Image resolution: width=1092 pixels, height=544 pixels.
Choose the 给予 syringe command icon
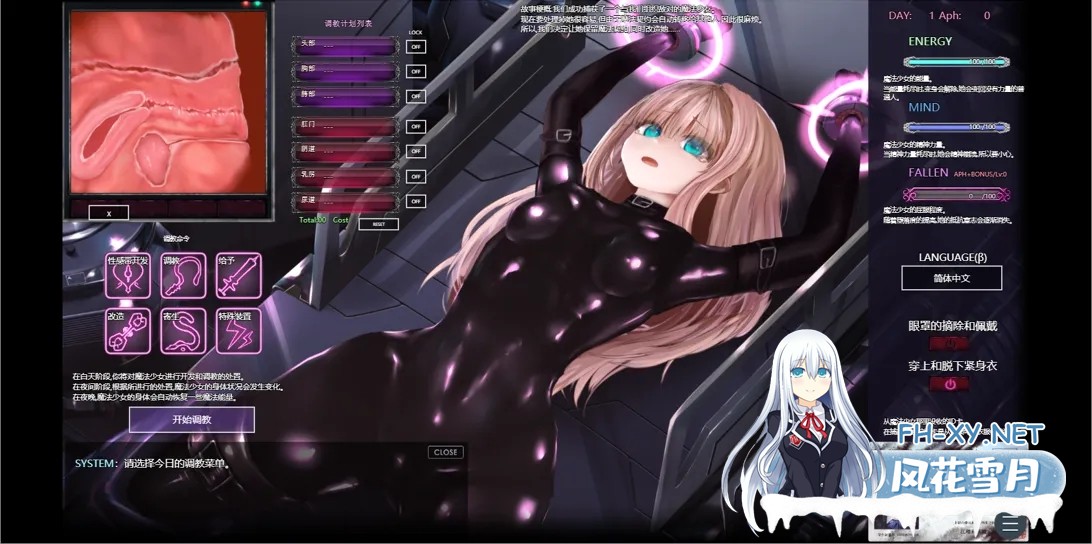point(239,275)
